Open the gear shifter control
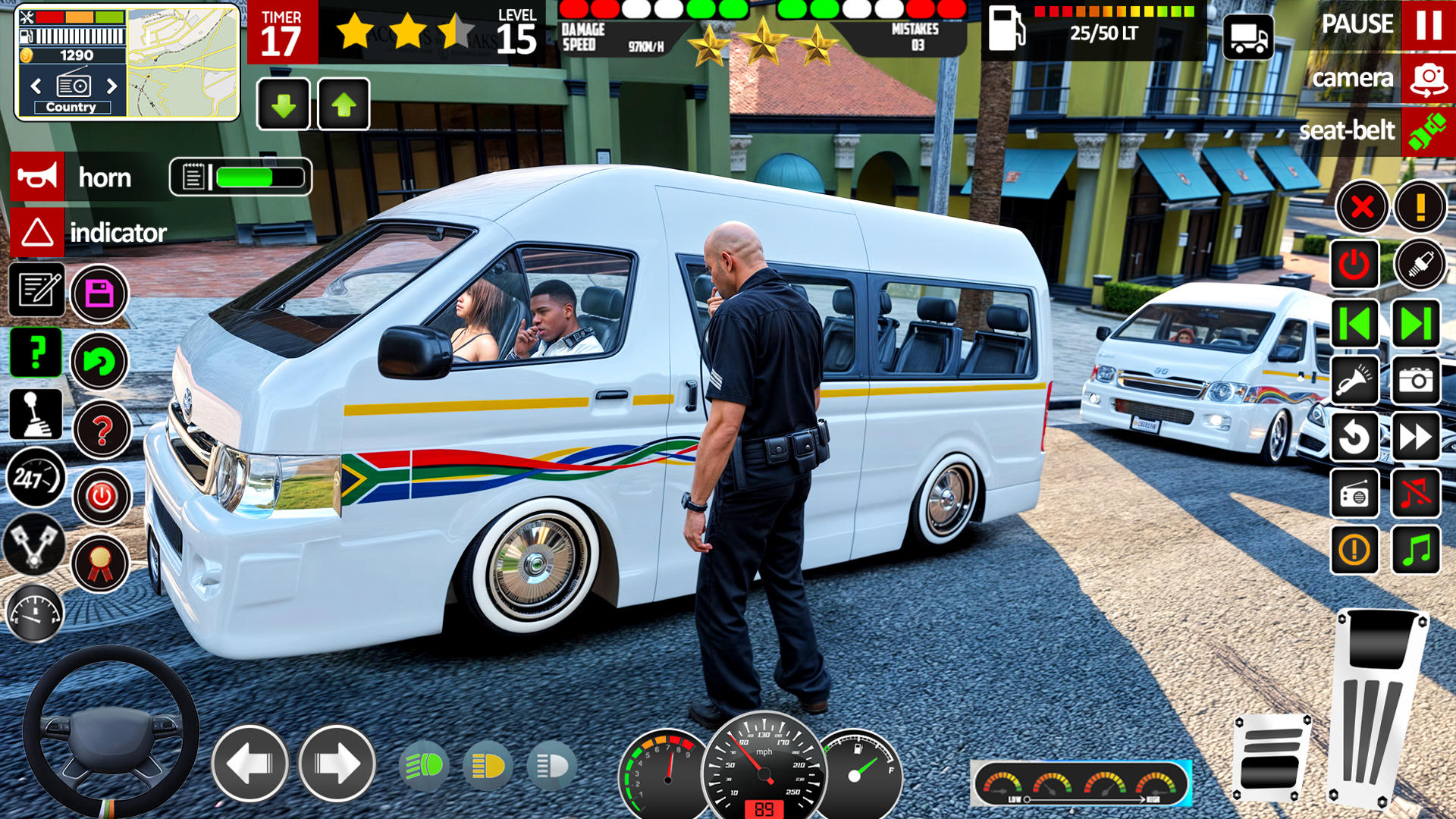Image resolution: width=1456 pixels, height=819 pixels. 36,415
